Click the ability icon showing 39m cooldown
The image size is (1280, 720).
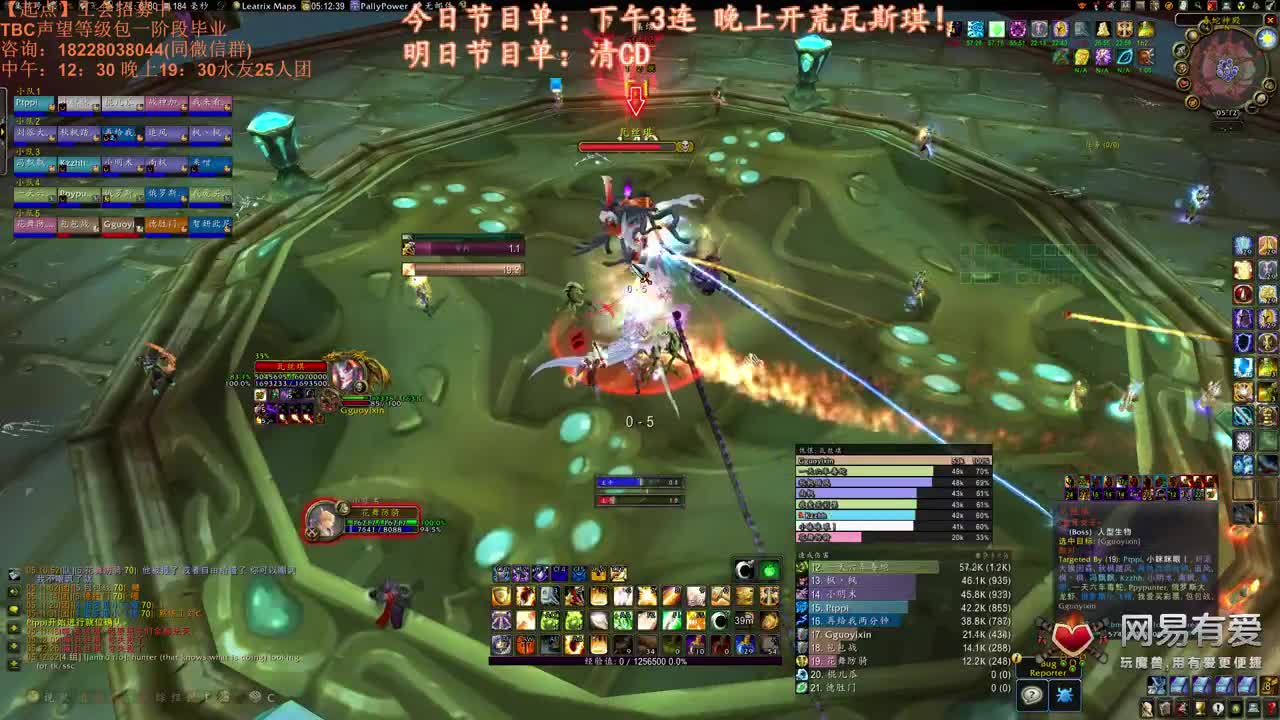pyautogui.click(x=745, y=620)
